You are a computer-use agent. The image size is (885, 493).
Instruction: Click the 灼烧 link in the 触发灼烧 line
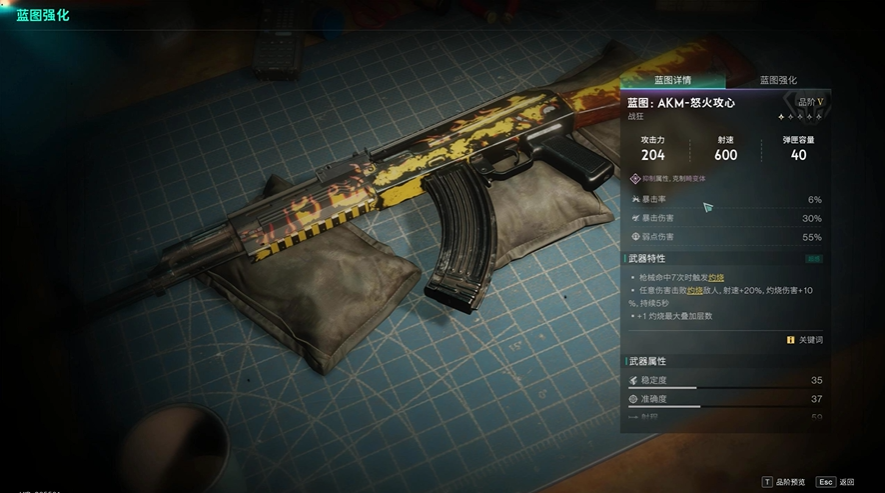click(x=716, y=276)
